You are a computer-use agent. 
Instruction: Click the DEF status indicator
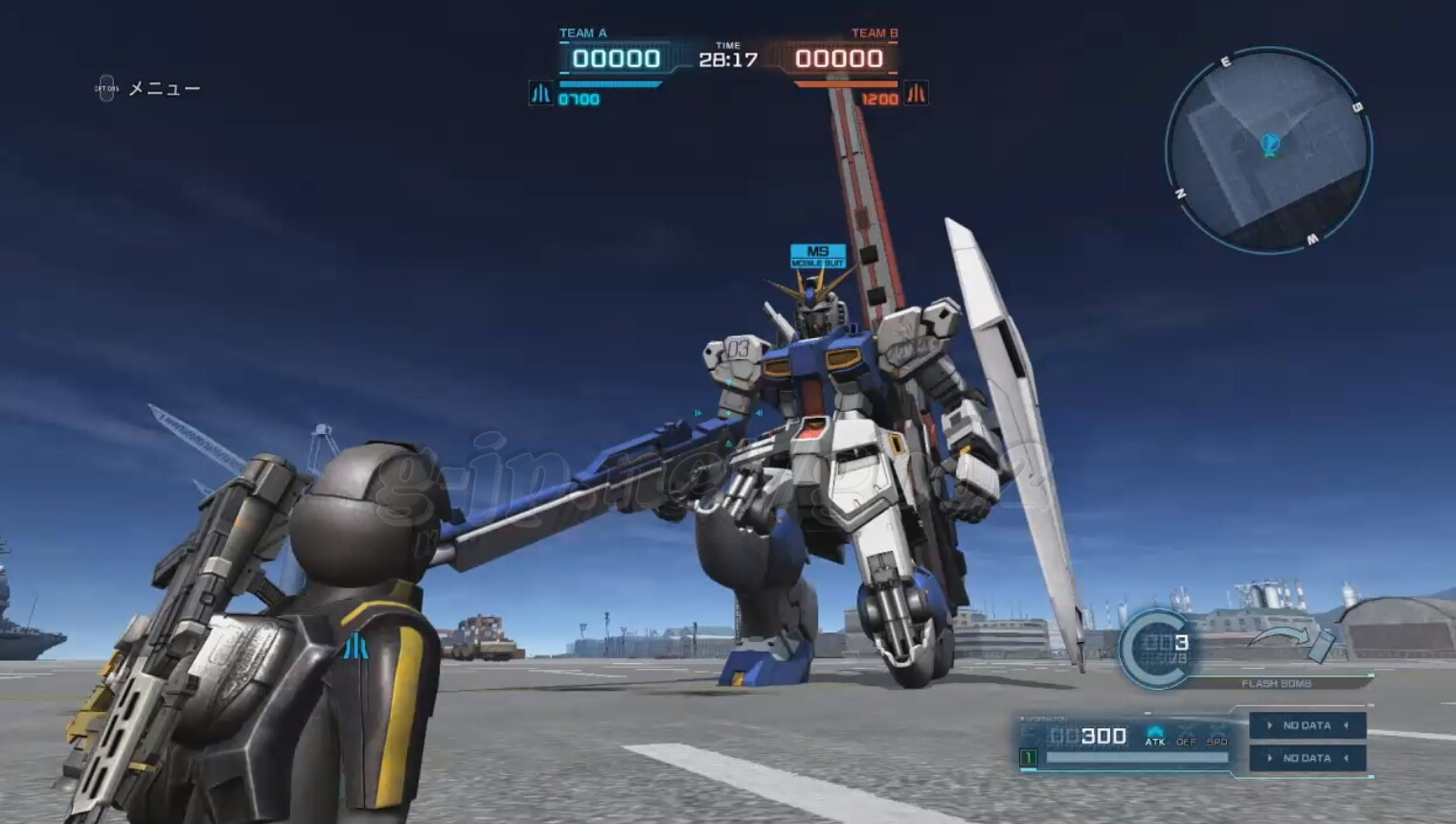tap(1186, 736)
